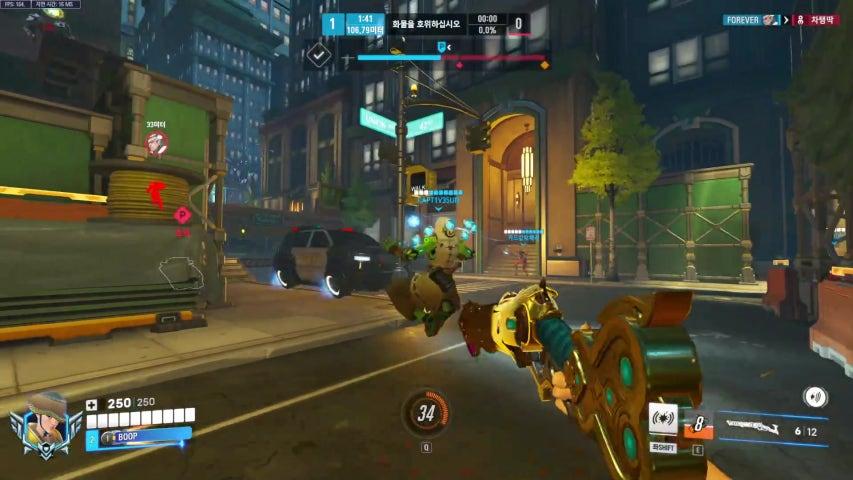Screen dimensions: 853x480
Task: Activate the Coach Gun ability icon
Action: [663, 420]
